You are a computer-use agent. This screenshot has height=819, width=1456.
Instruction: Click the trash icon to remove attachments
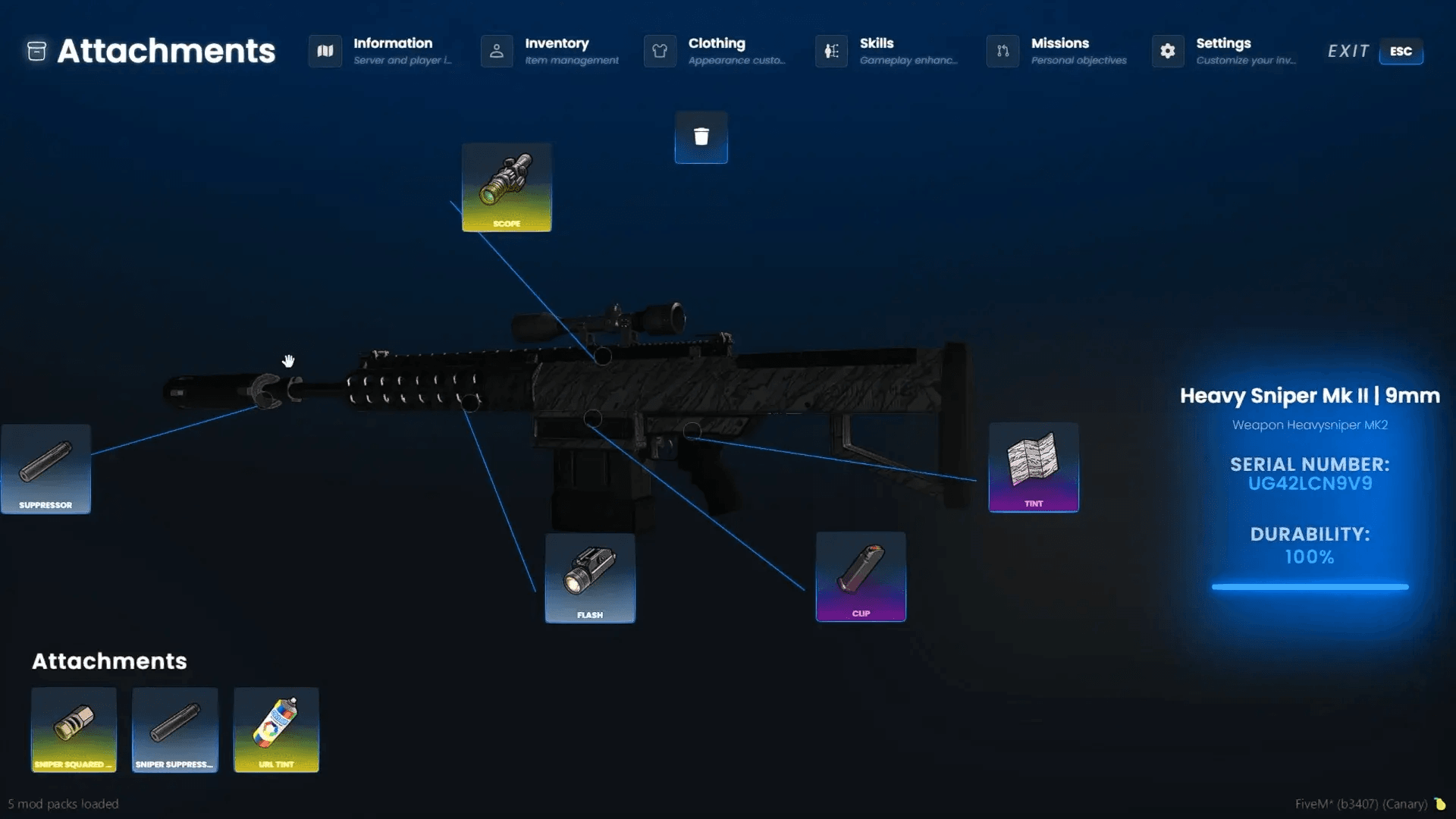coord(701,136)
